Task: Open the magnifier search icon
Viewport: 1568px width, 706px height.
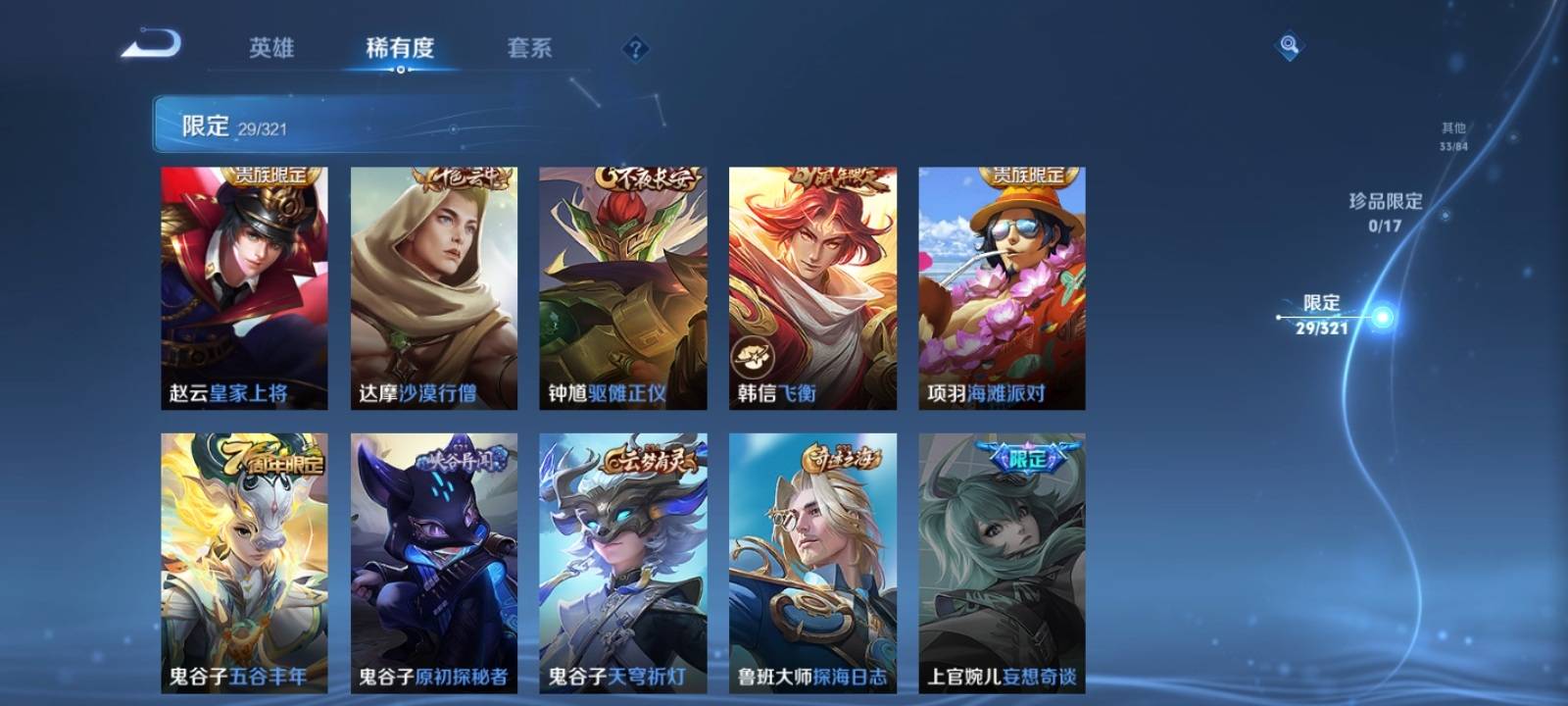Action: point(1289,46)
